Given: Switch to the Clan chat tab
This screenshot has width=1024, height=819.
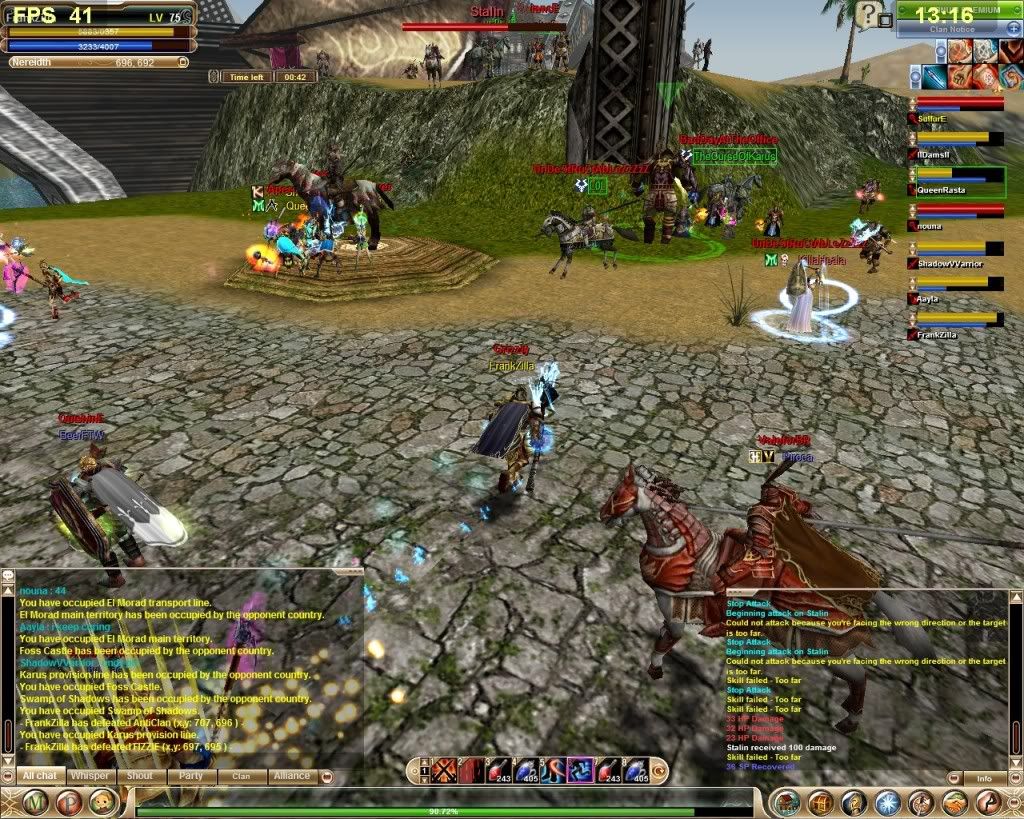Looking at the screenshot, I should coord(241,776).
